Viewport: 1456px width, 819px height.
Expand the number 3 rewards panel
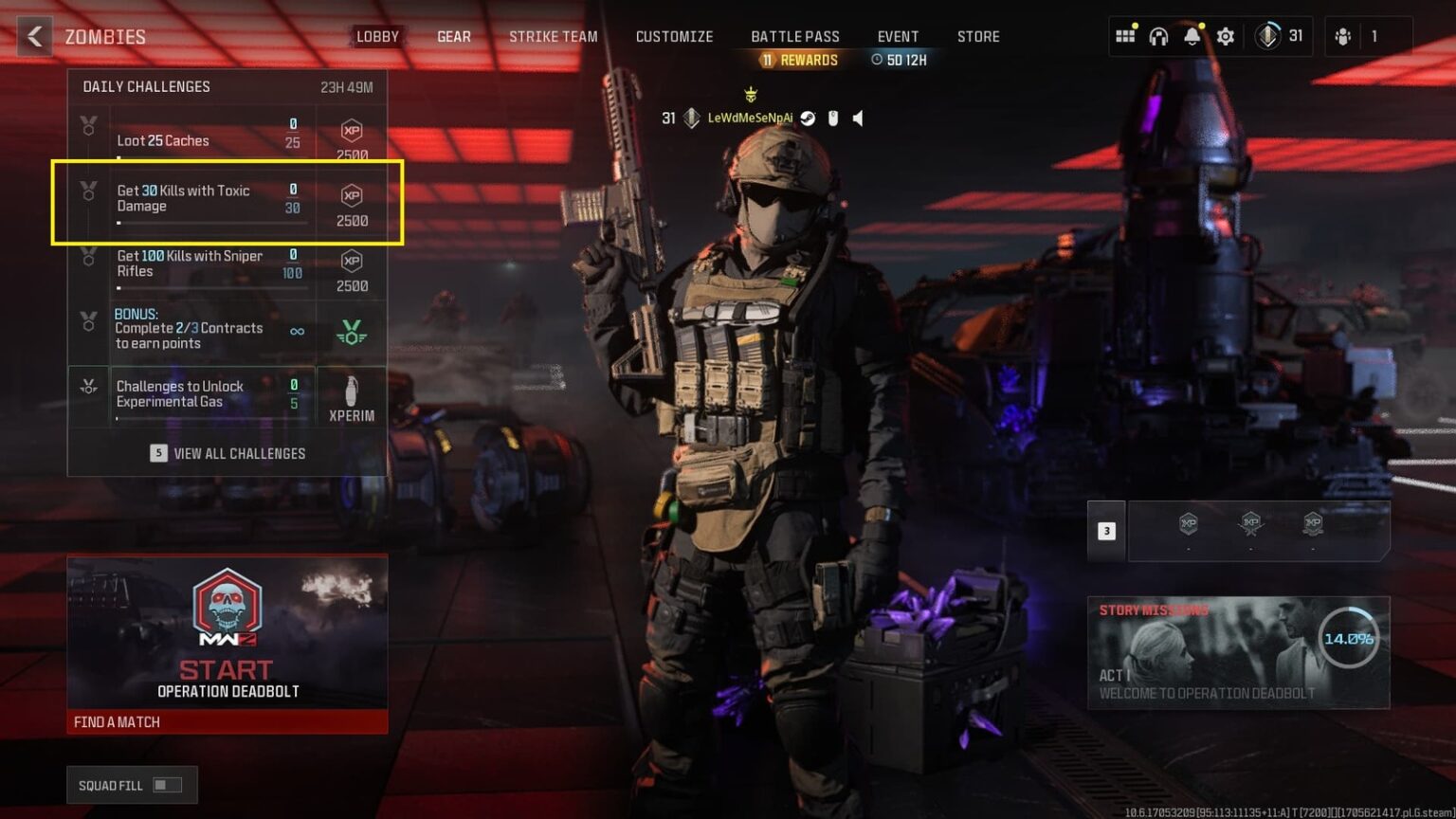pyautogui.click(x=1106, y=531)
